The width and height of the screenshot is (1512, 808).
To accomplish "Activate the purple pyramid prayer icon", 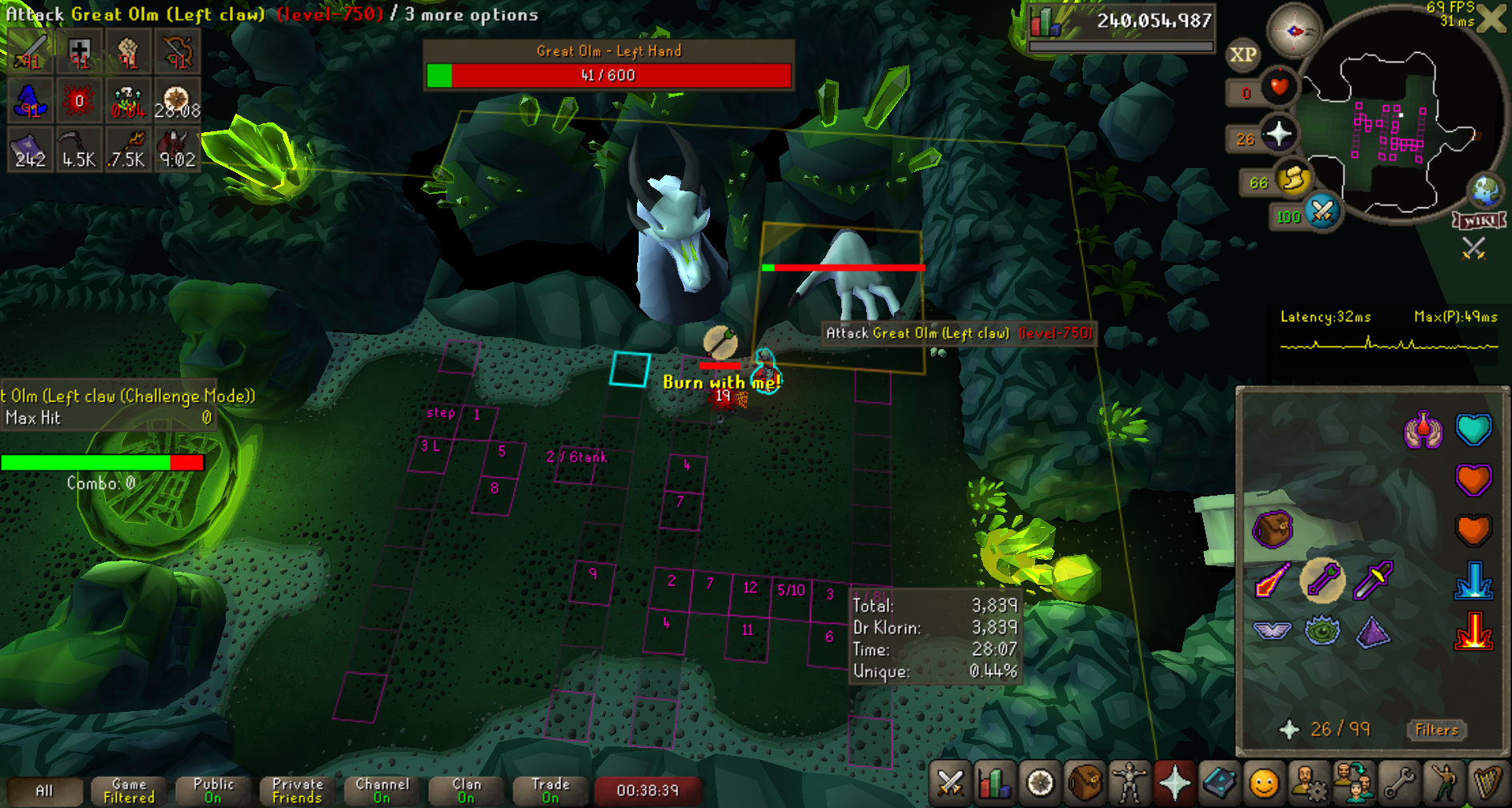I will [1372, 631].
